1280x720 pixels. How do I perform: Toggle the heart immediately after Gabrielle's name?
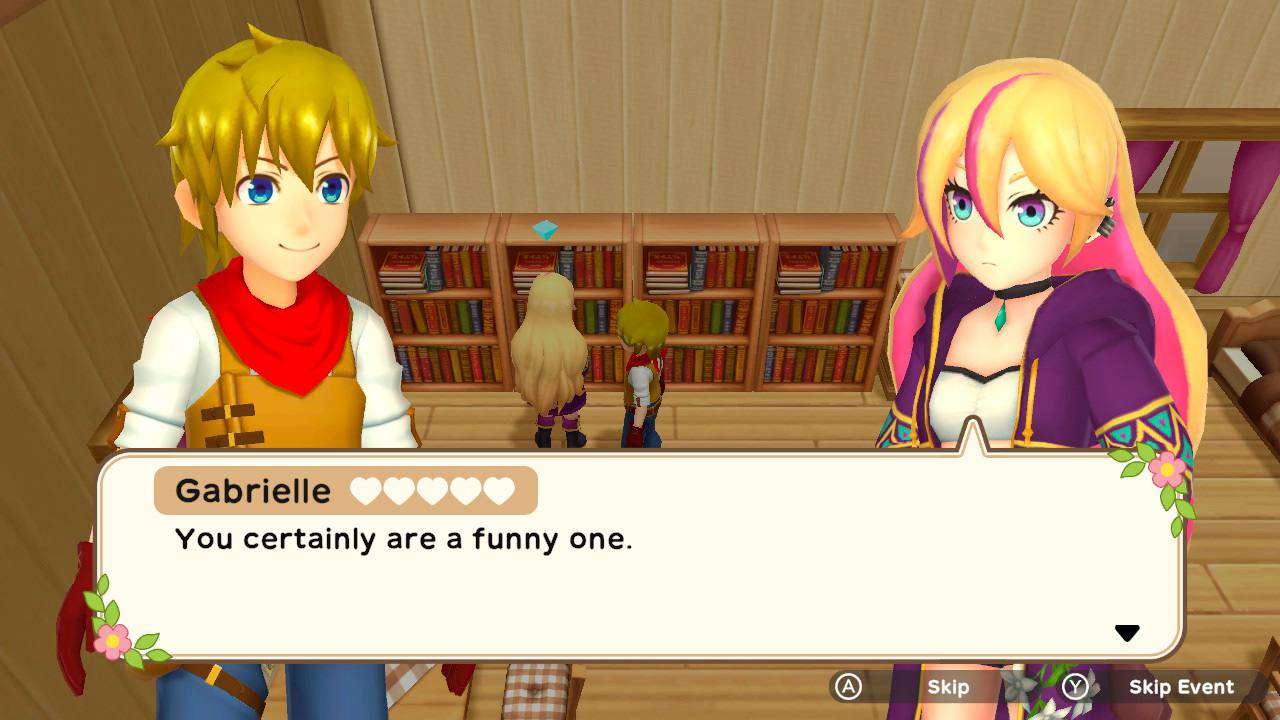[365, 490]
